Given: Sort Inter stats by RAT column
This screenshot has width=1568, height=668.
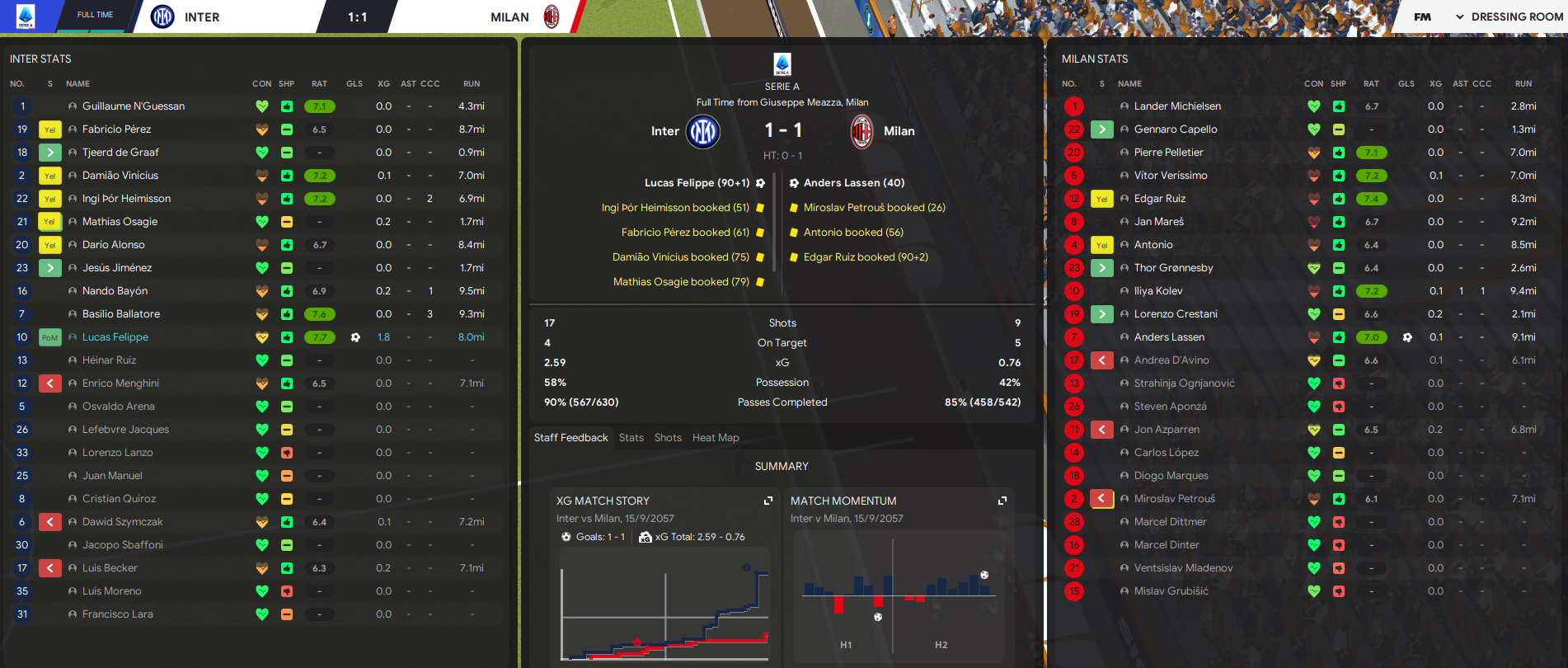Looking at the screenshot, I should [319, 84].
